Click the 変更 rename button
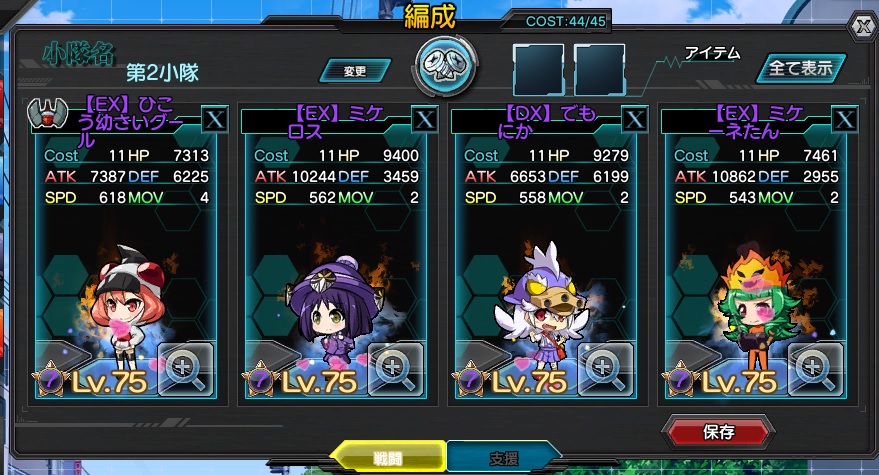The height and width of the screenshot is (475, 879). (x=355, y=71)
